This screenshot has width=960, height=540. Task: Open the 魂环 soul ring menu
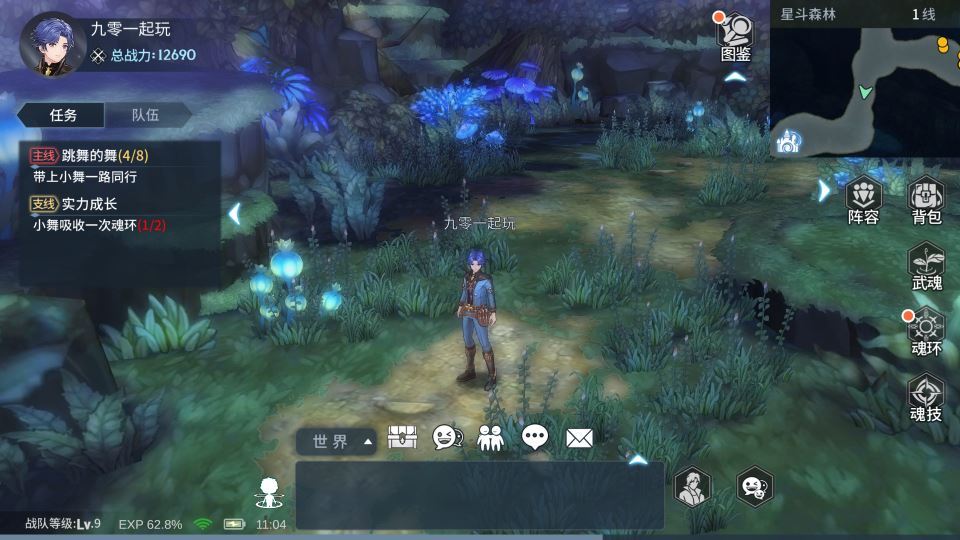(927, 332)
